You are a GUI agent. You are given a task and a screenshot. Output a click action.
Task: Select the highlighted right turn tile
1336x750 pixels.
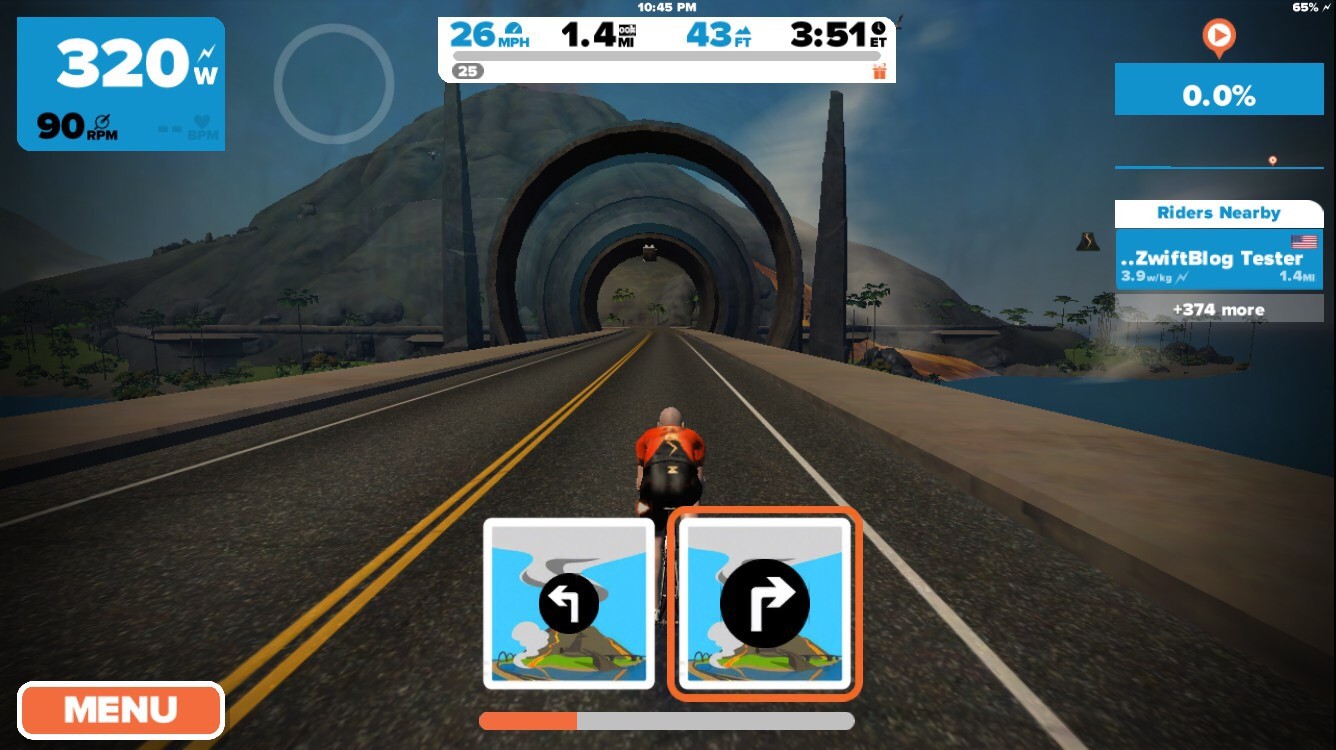coord(764,603)
